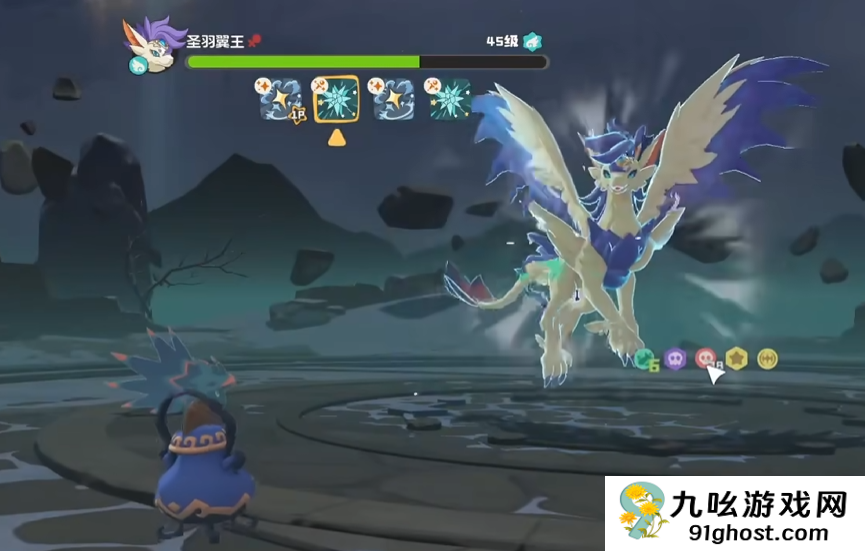Check the green status effect with 6 stacks

[646, 358]
